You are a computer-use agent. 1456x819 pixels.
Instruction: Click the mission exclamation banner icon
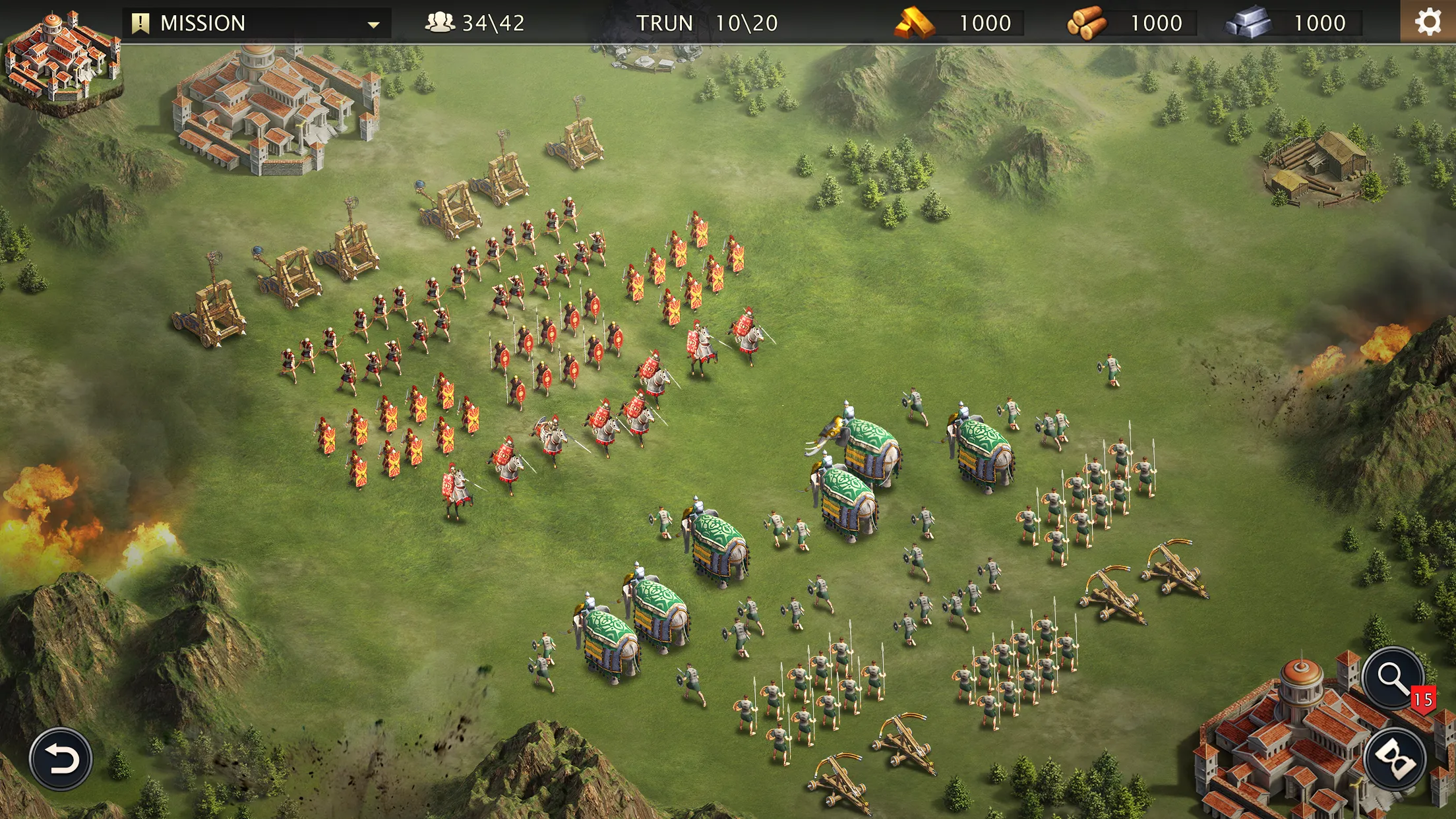(140, 22)
